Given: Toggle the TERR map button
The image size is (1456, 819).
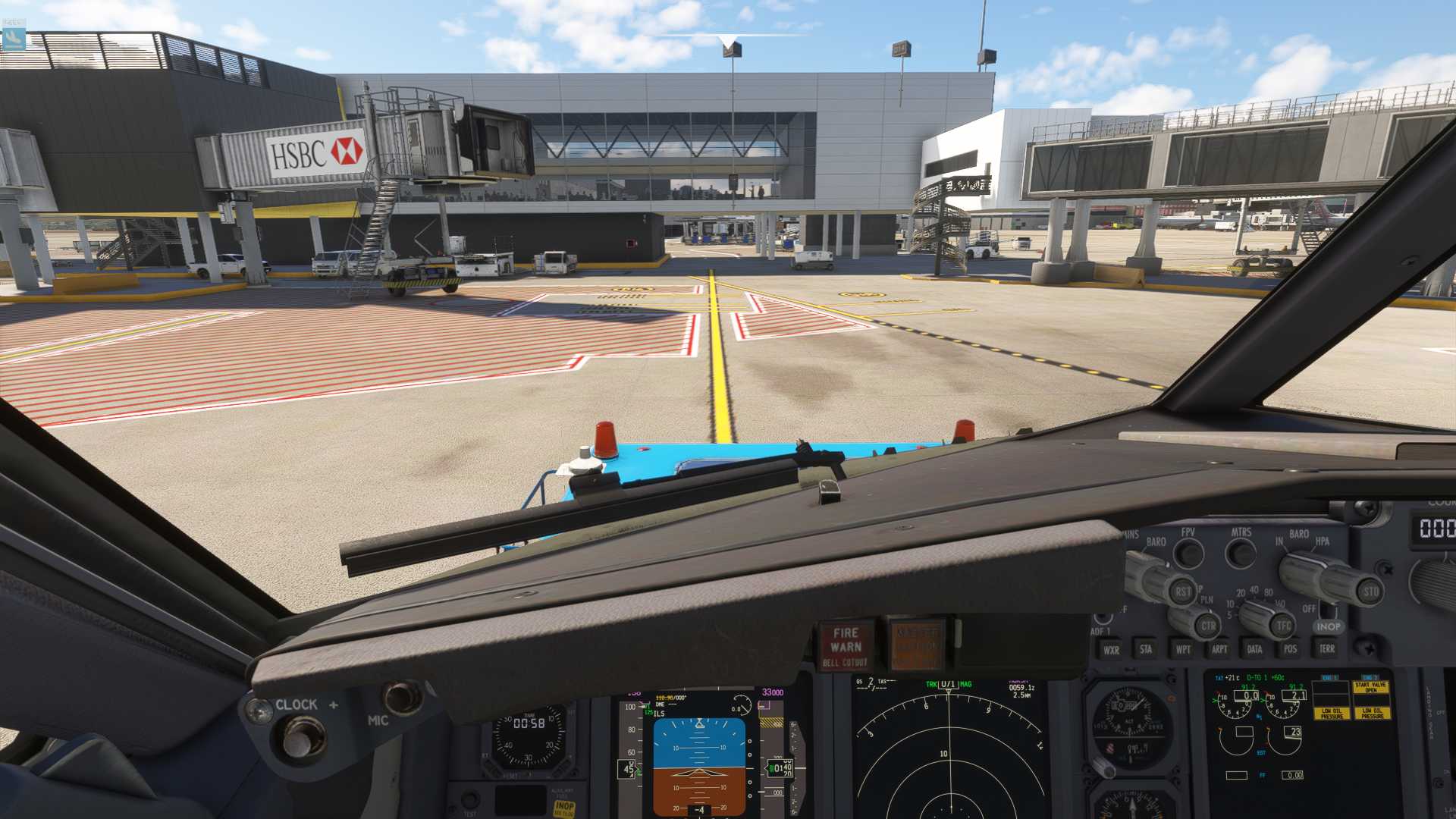Looking at the screenshot, I should (1326, 649).
